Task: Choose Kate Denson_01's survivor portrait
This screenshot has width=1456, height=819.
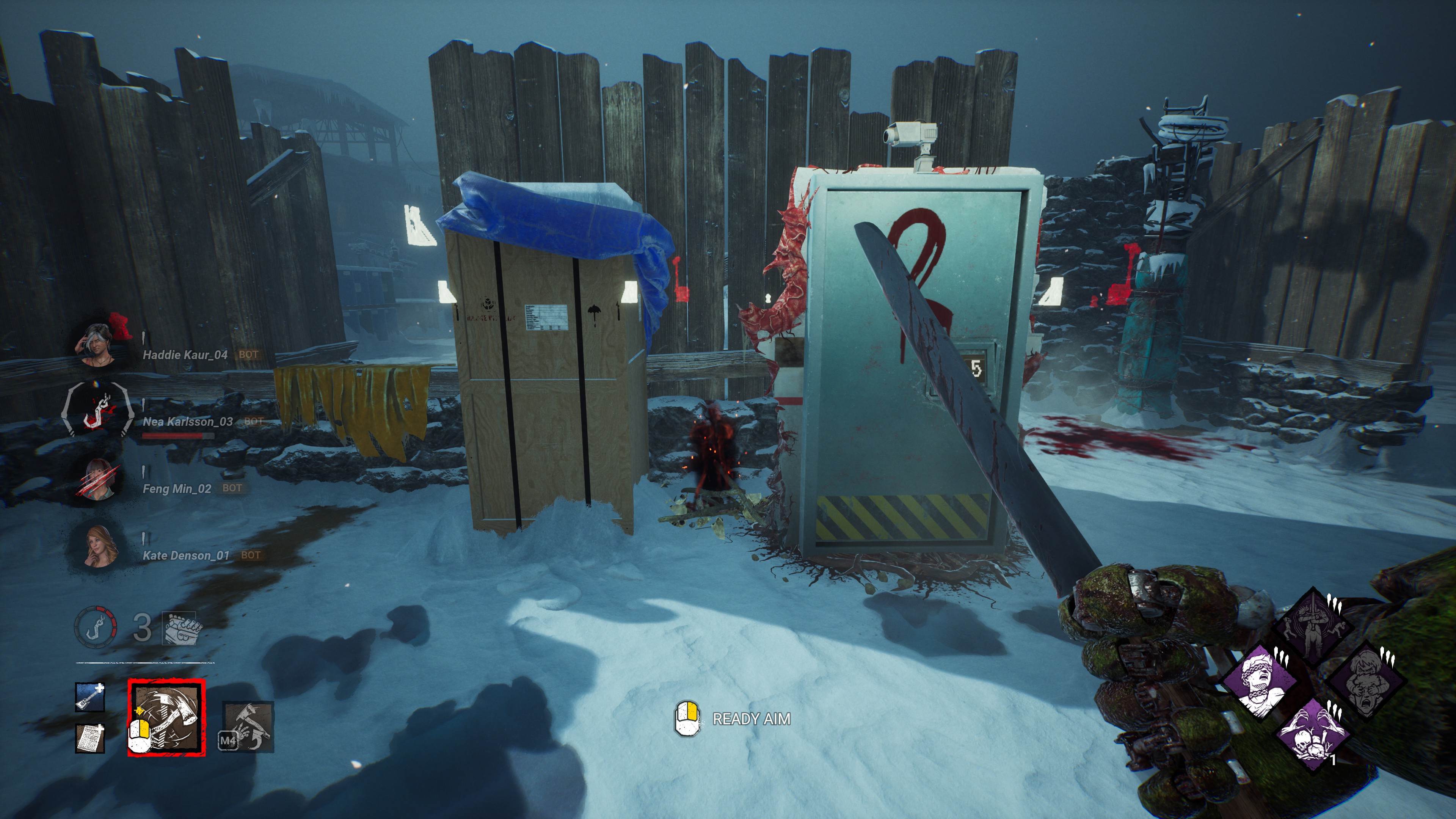Action: pyautogui.click(x=99, y=546)
